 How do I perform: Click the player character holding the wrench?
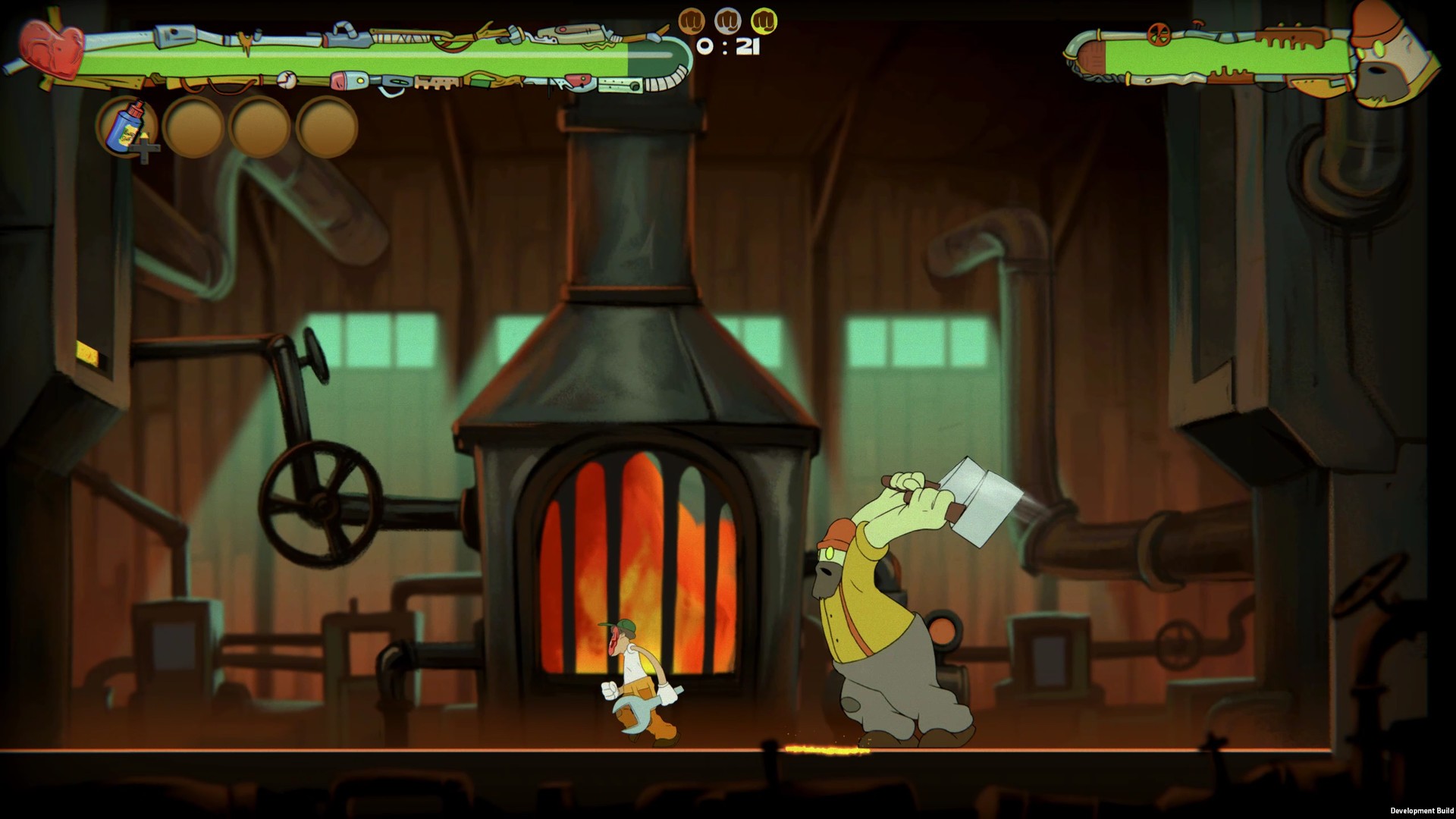(637, 675)
